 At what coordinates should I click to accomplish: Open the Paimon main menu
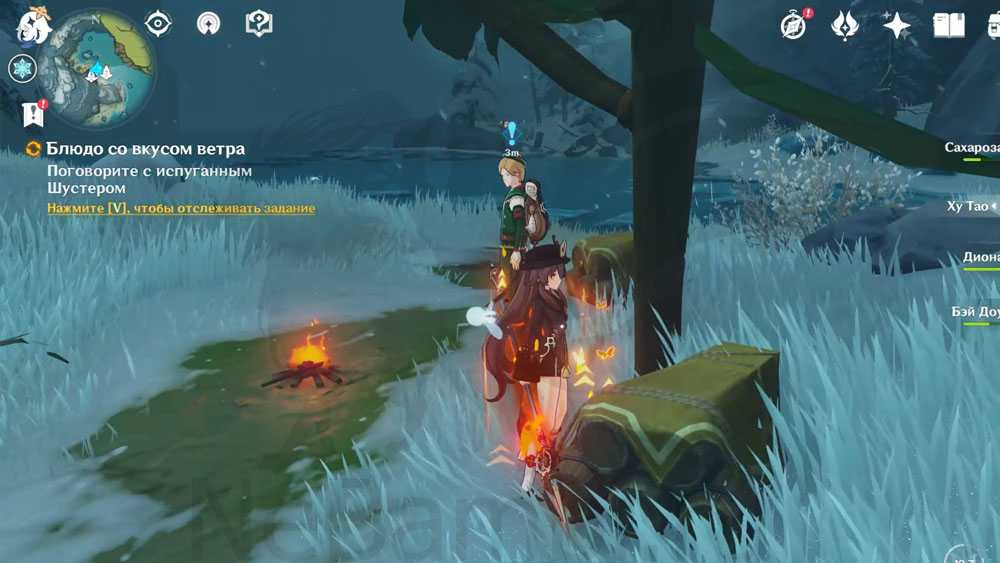33,23
